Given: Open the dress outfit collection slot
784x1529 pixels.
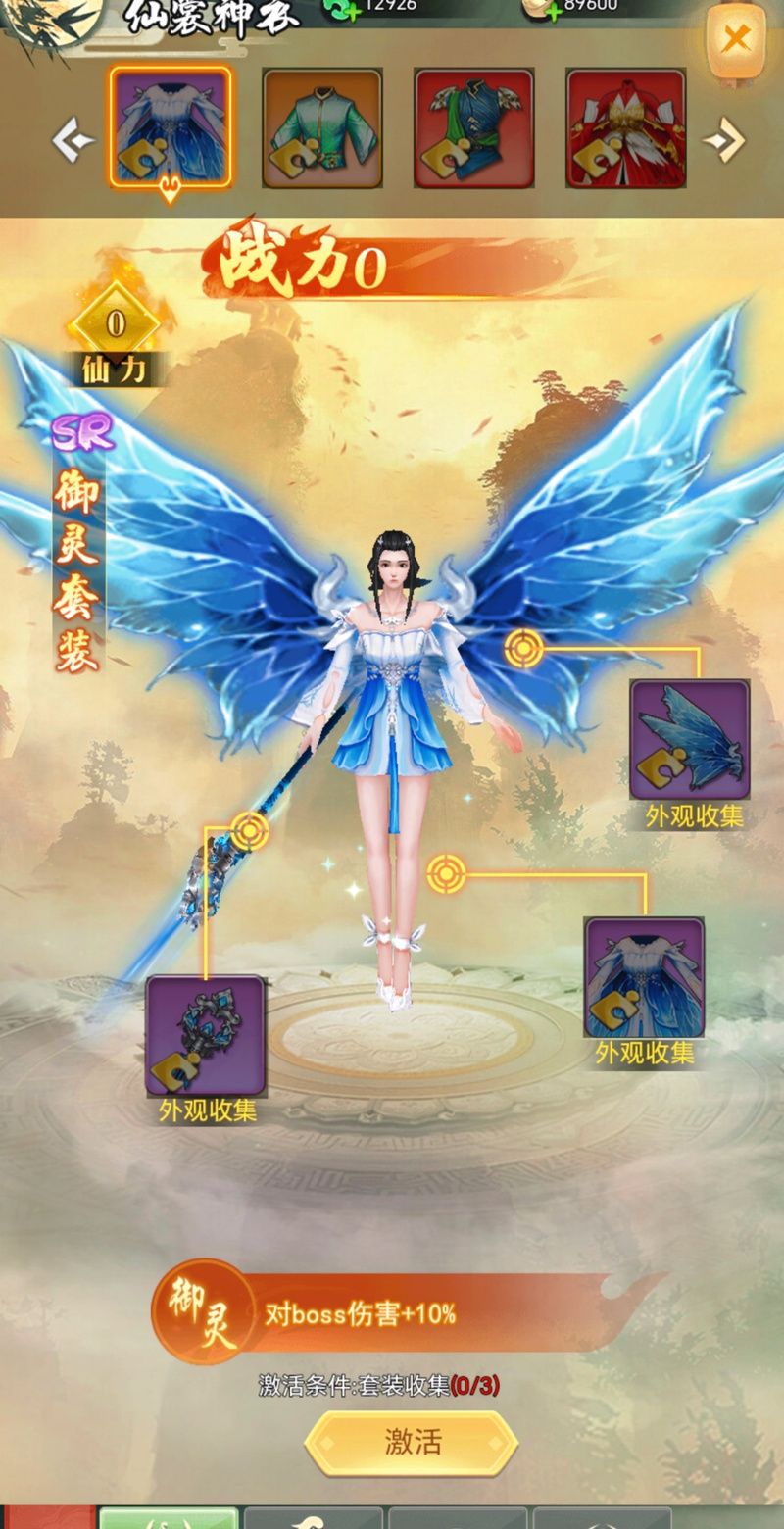Looking at the screenshot, I should (644, 978).
